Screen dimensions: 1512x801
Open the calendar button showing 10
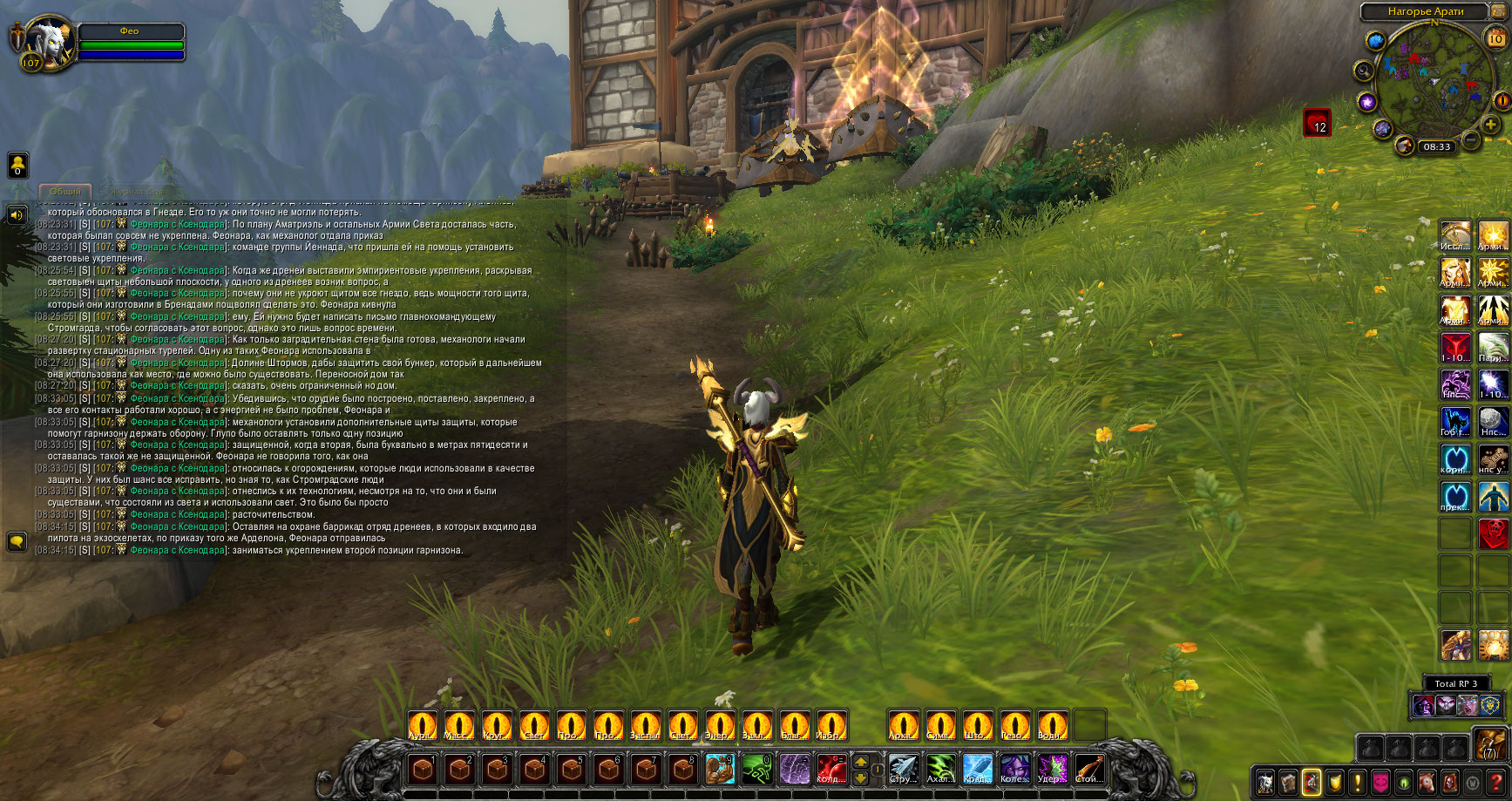click(x=1495, y=38)
